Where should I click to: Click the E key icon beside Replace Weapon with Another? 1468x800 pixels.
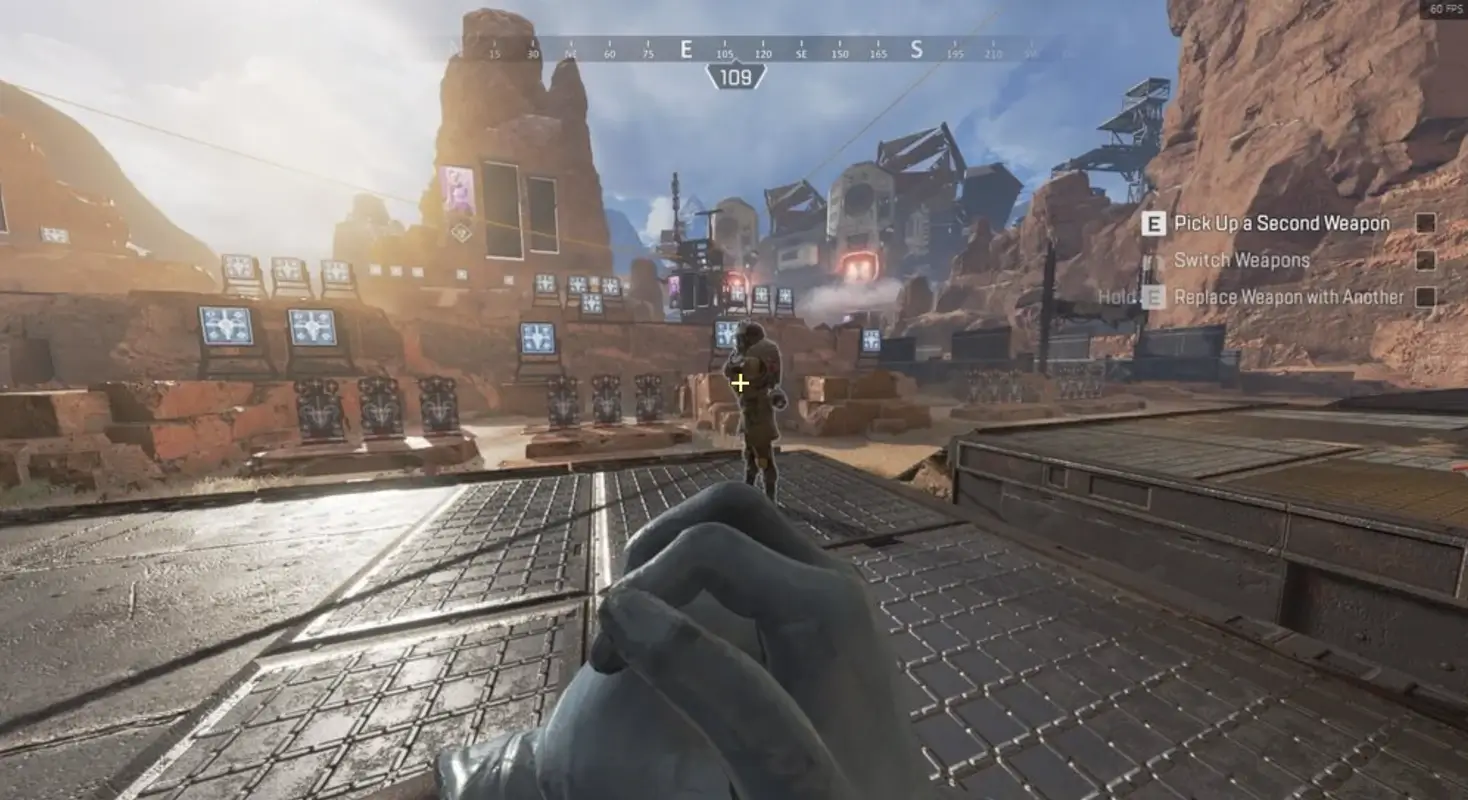(x=1155, y=297)
